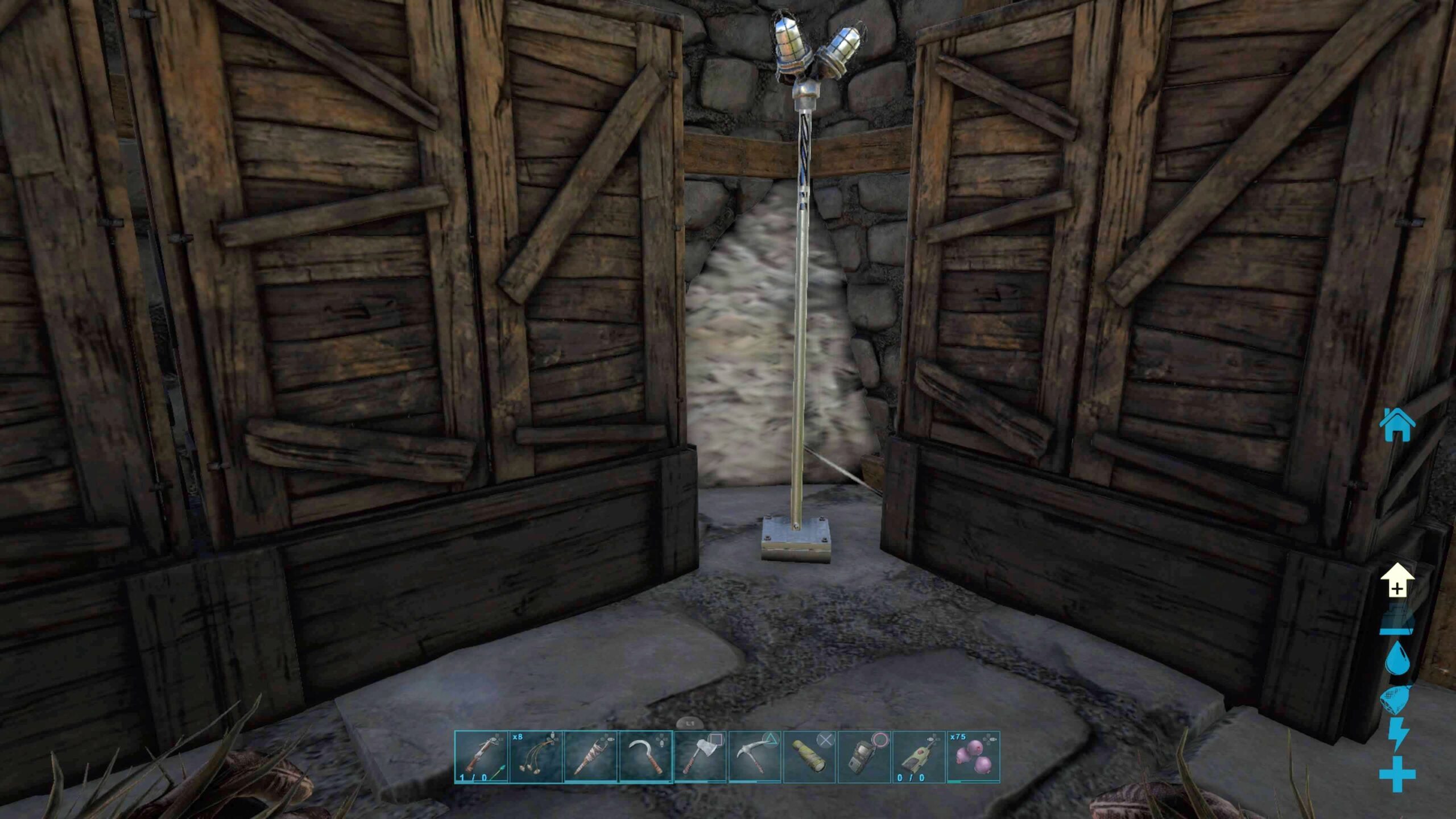Equip the pickaxe hotbar item

pyautogui.click(x=755, y=757)
